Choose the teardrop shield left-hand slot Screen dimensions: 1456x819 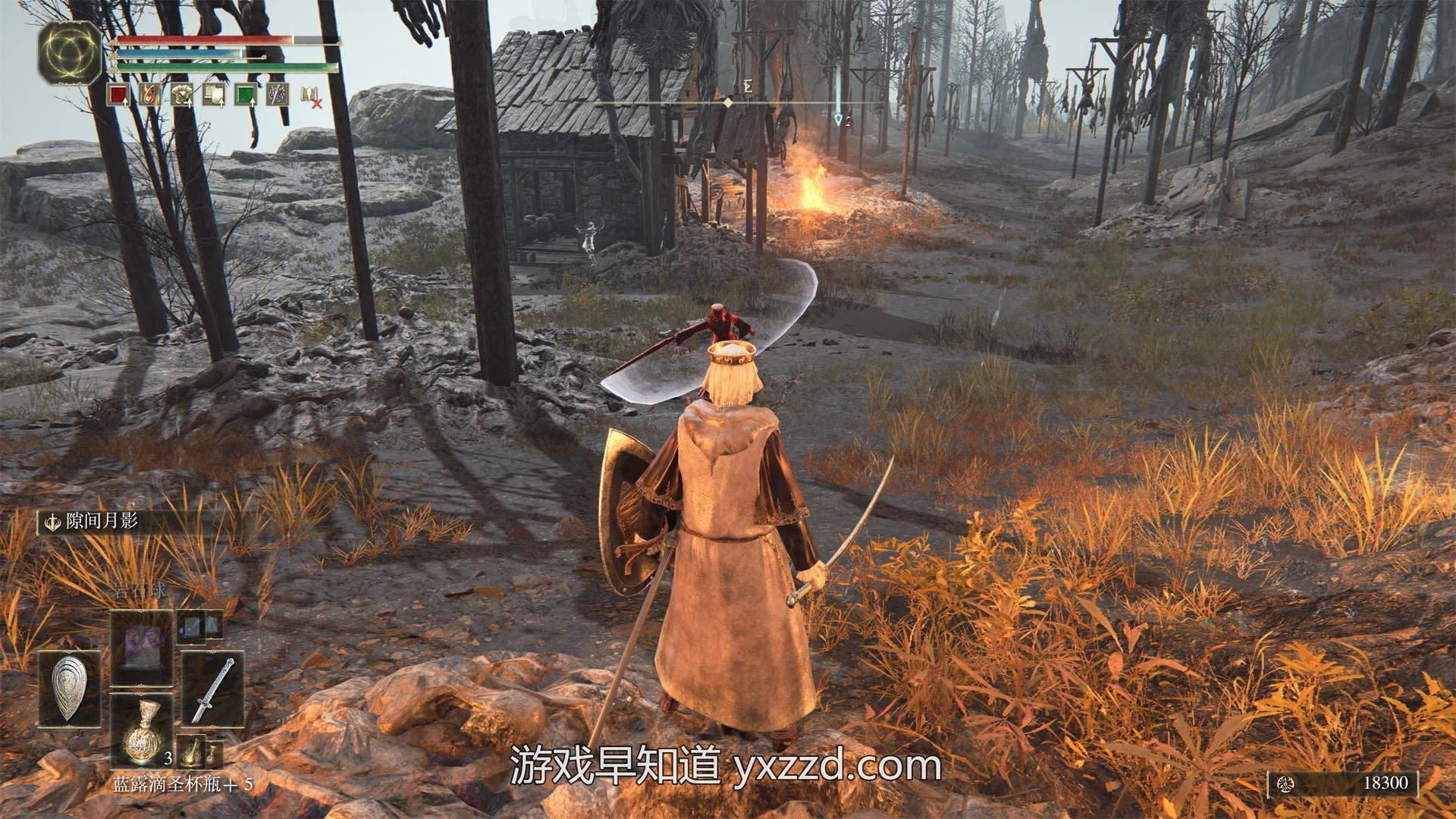point(70,689)
